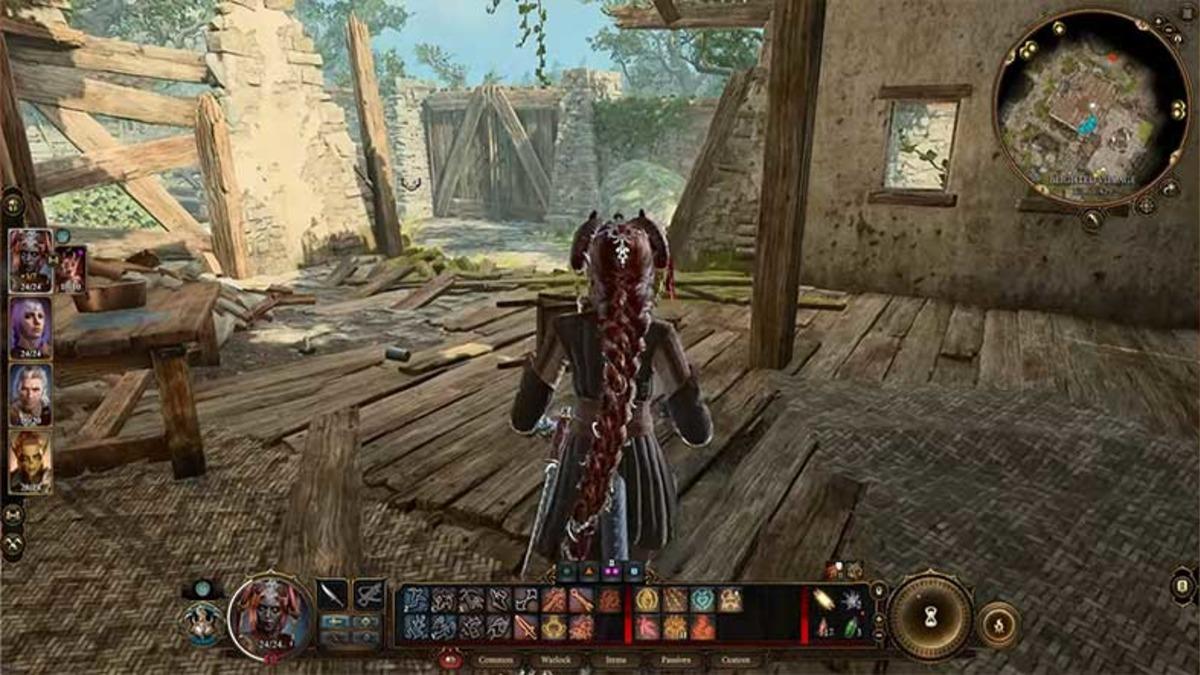Image resolution: width=1200 pixels, height=675 pixels.
Task: Activate the golden ring spell icon
Action: (646, 599)
